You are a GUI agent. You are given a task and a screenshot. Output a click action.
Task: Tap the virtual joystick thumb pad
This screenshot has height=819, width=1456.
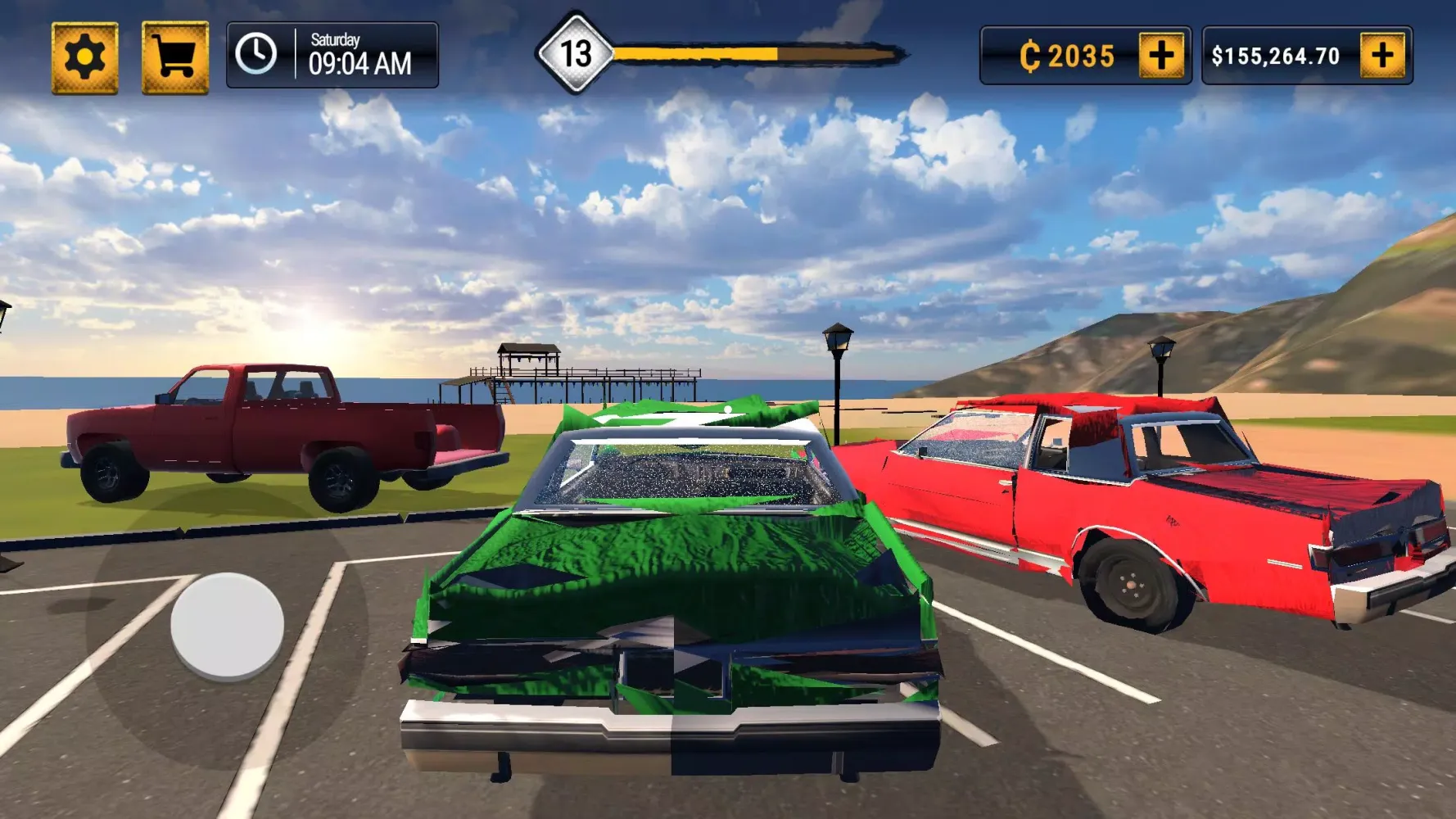click(228, 626)
